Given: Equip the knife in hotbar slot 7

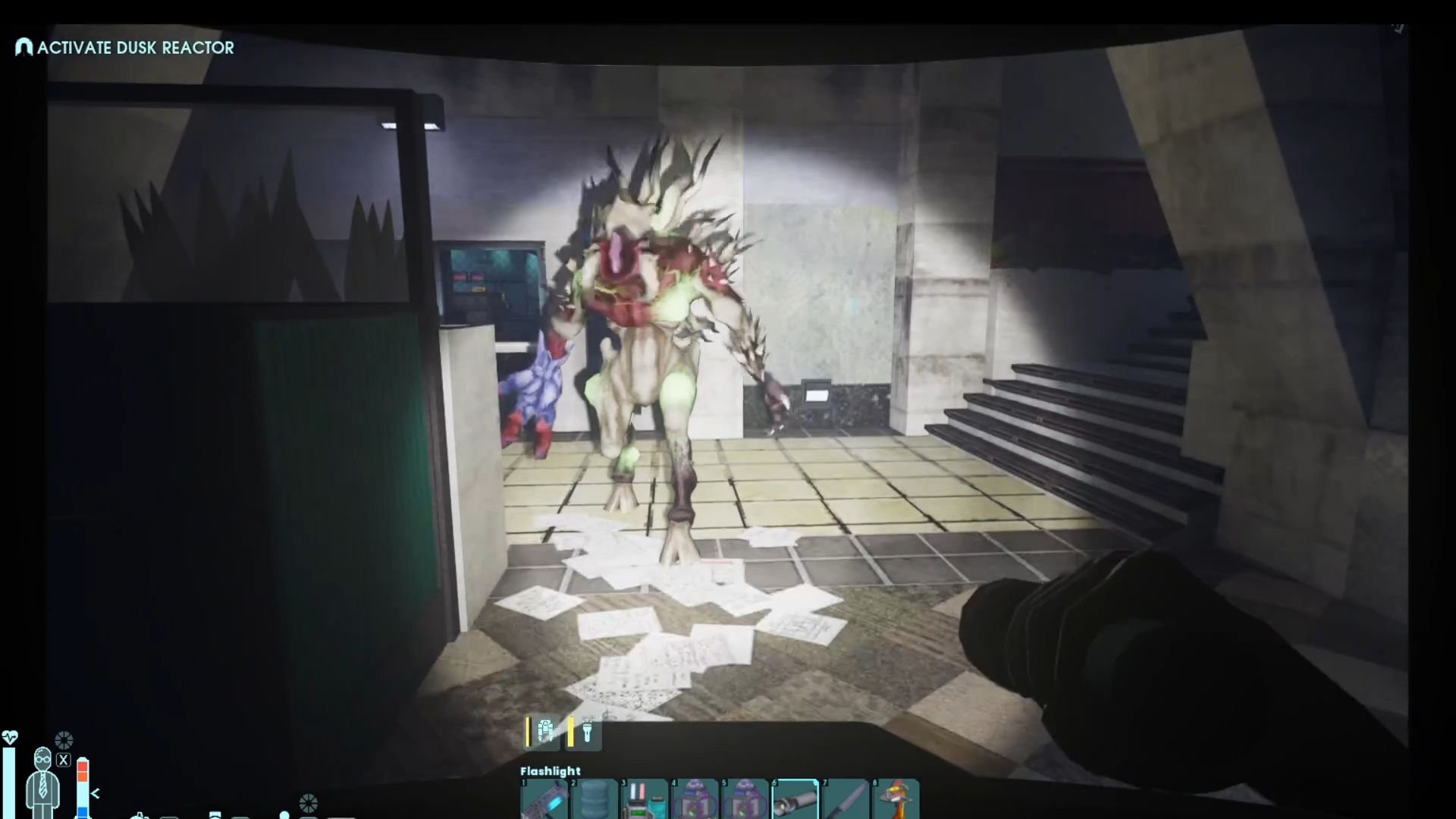Looking at the screenshot, I should pos(845,800).
